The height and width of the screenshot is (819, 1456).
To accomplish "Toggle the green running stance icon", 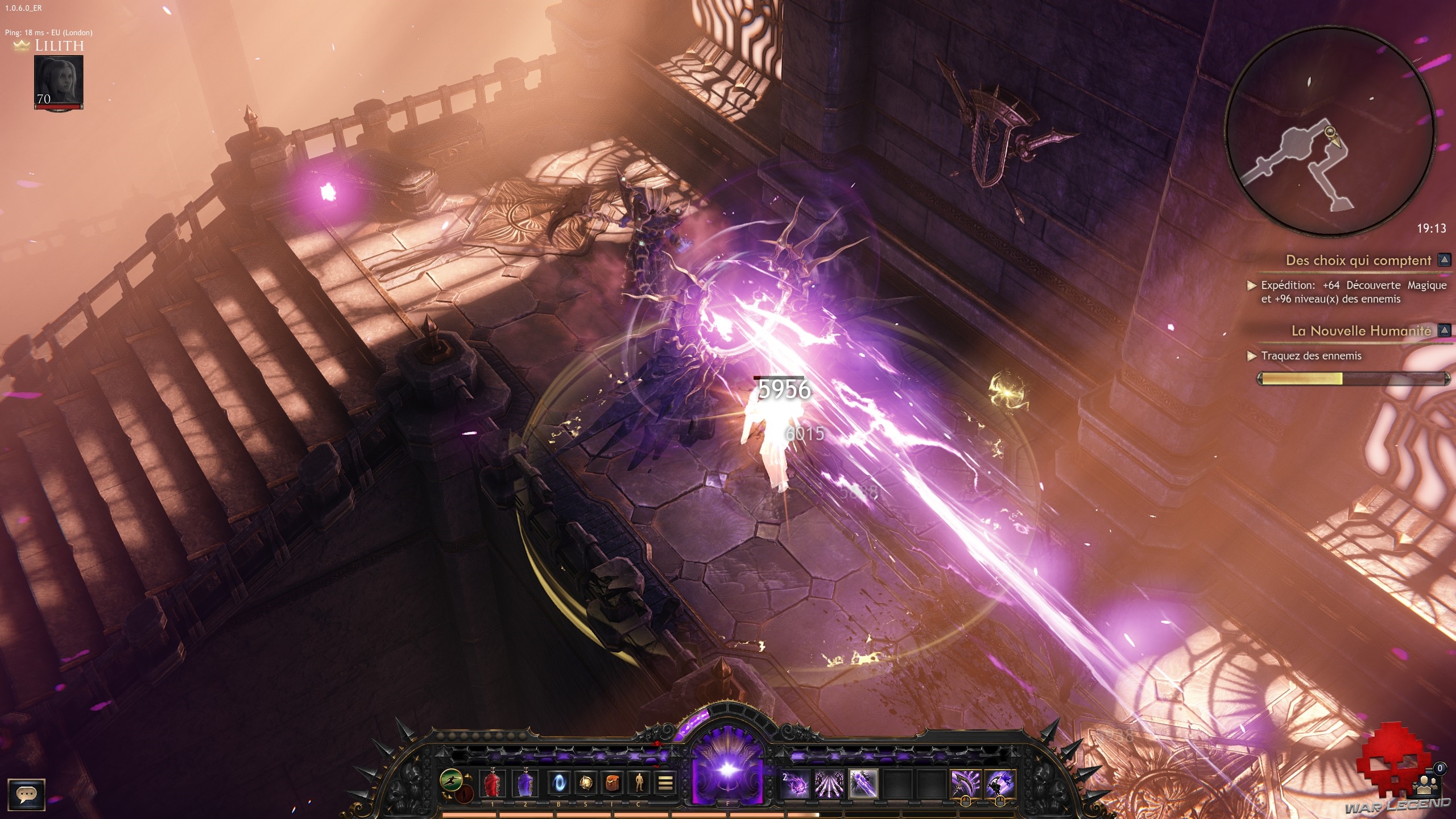I will 451,780.
